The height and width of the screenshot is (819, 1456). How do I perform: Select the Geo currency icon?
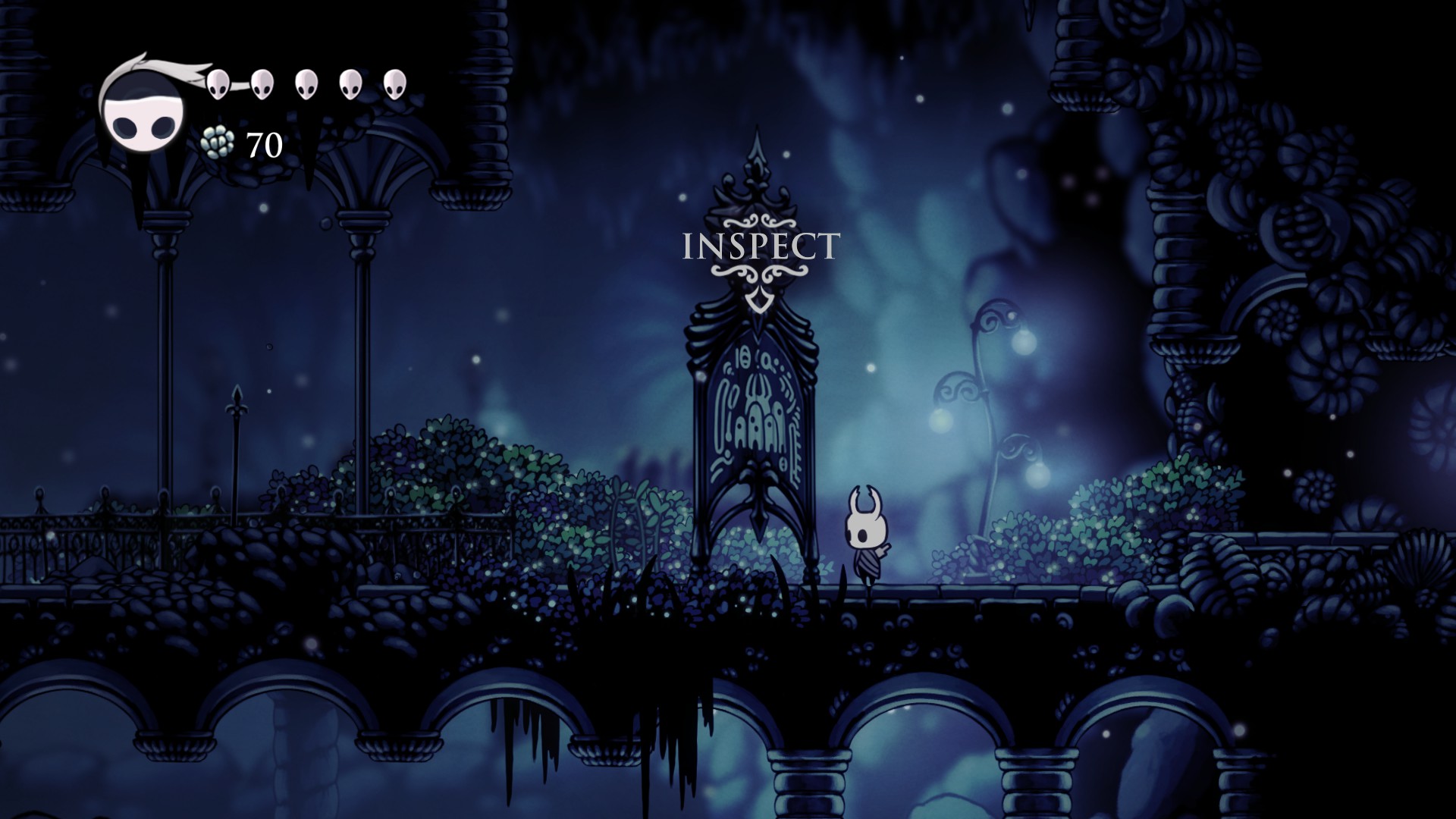coord(216,143)
